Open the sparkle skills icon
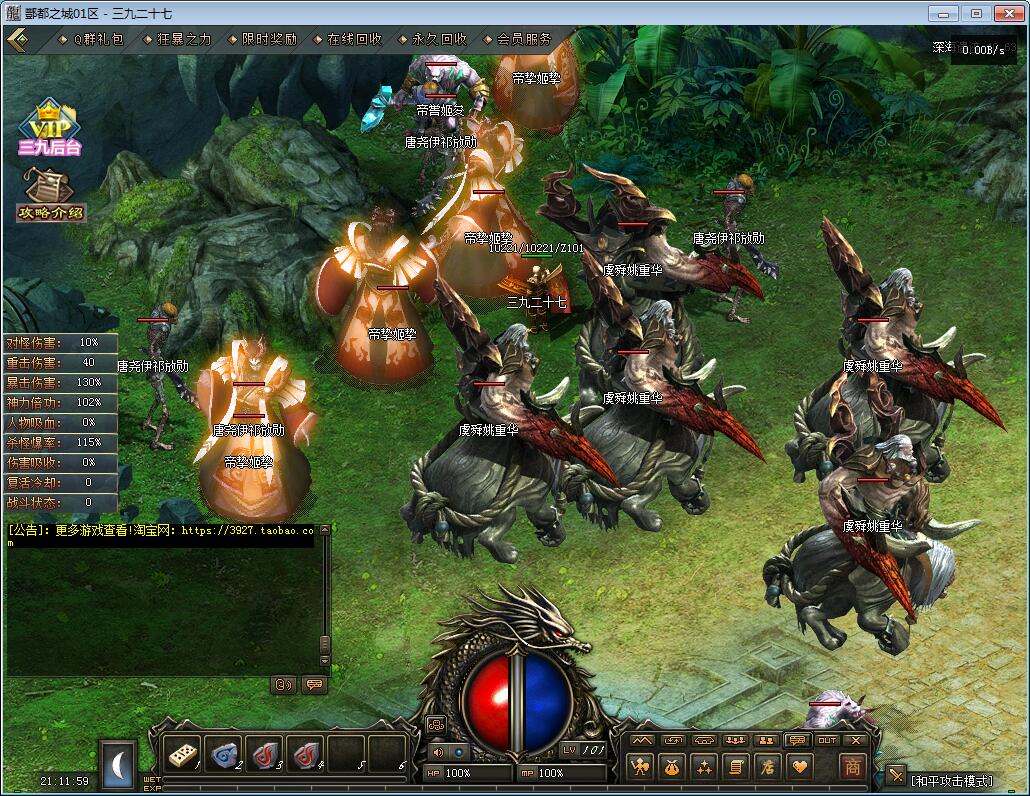Image resolution: width=1030 pixels, height=796 pixels. [704, 767]
